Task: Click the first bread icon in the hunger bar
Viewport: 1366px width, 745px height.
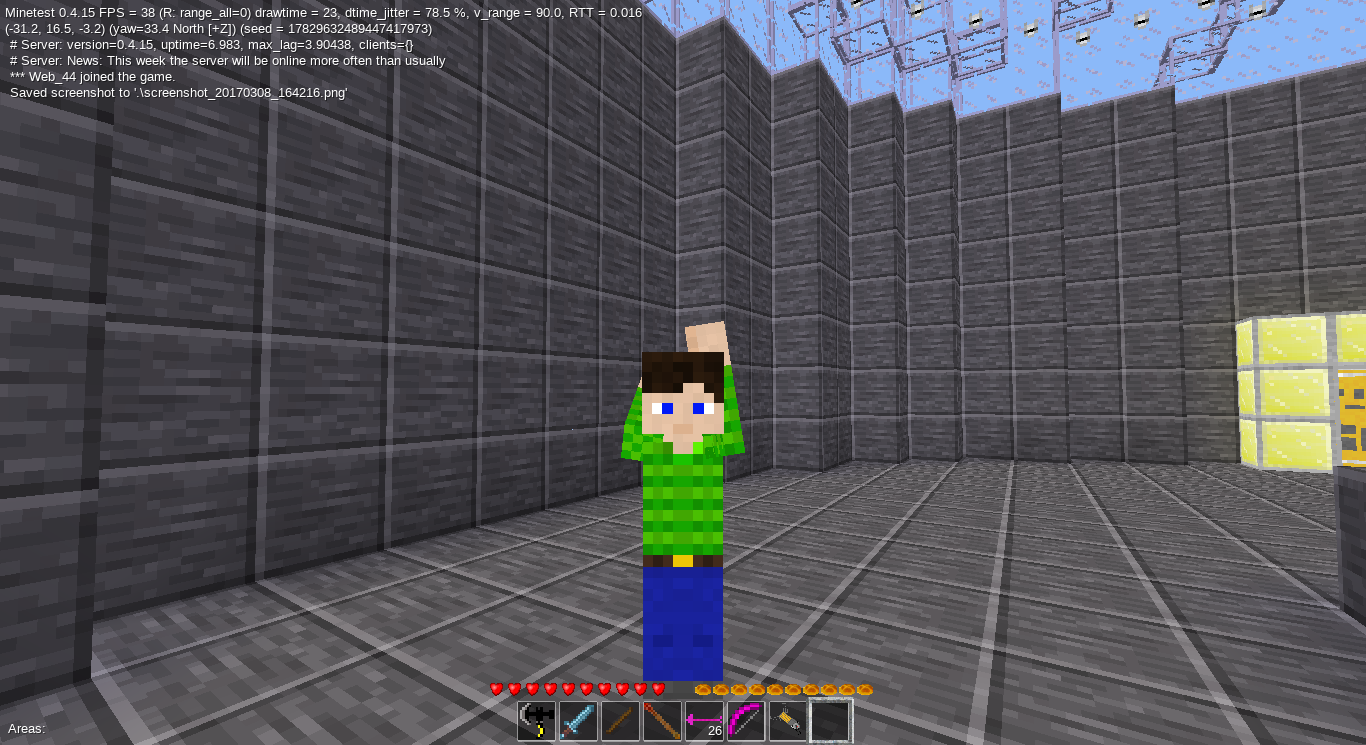Action: pos(703,689)
